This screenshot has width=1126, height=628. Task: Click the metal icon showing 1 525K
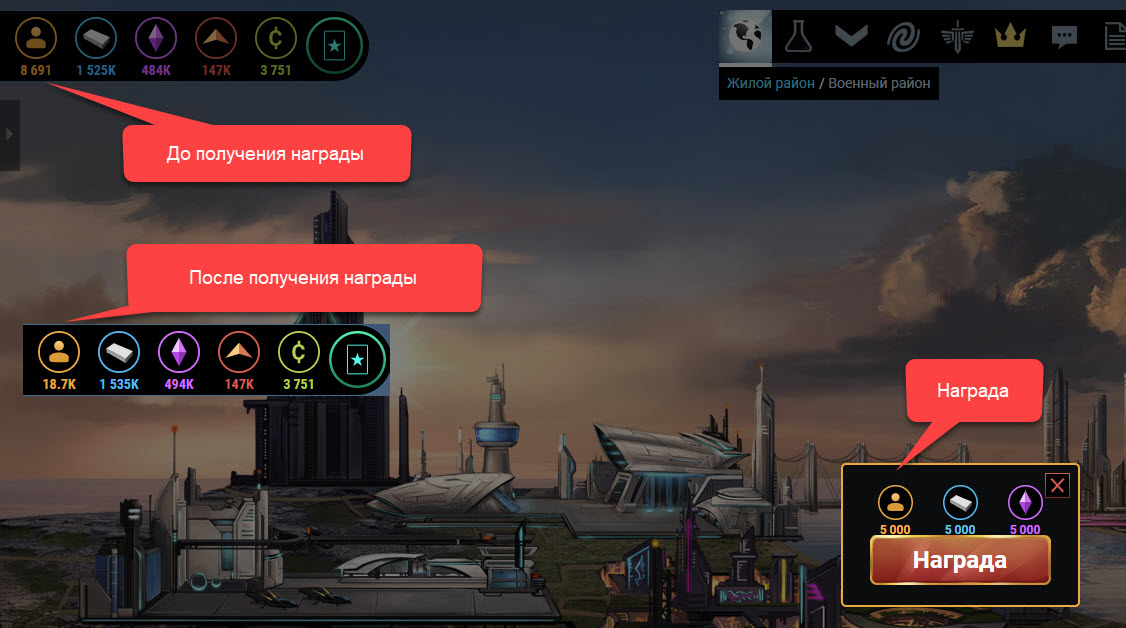pos(96,39)
